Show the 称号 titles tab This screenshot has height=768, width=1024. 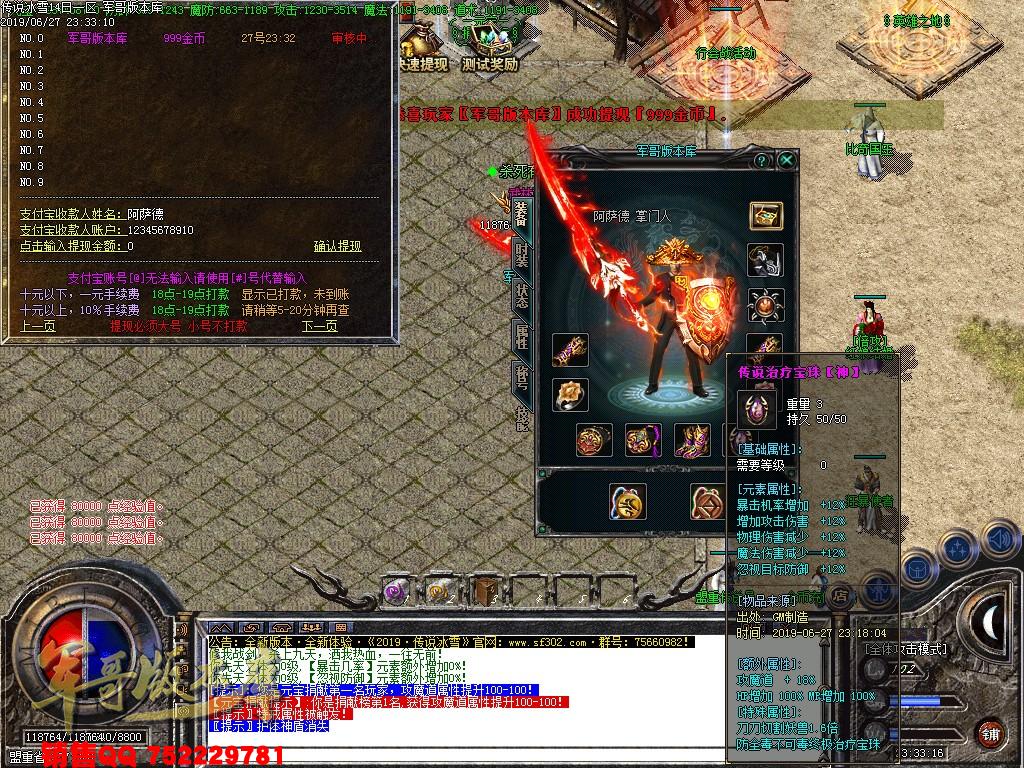pyautogui.click(x=521, y=378)
